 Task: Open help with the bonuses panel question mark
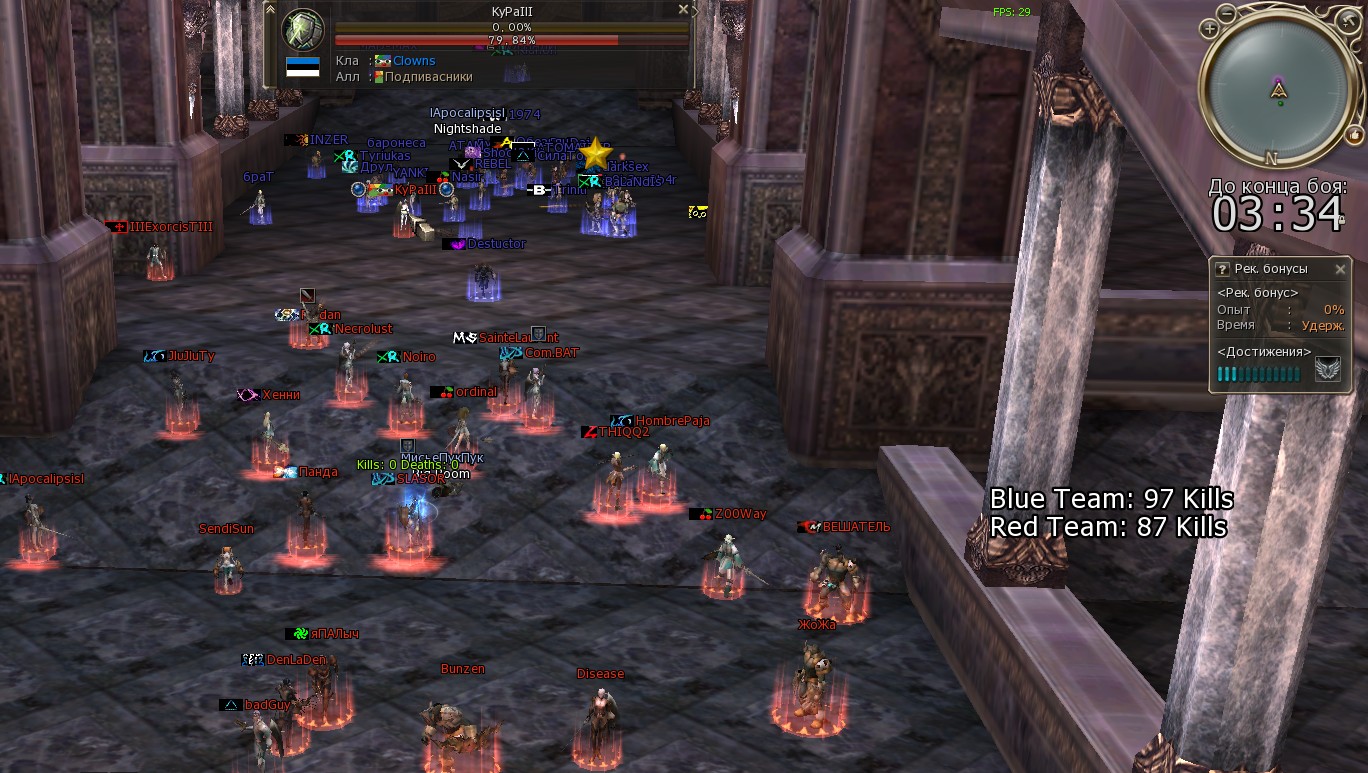[1222, 269]
